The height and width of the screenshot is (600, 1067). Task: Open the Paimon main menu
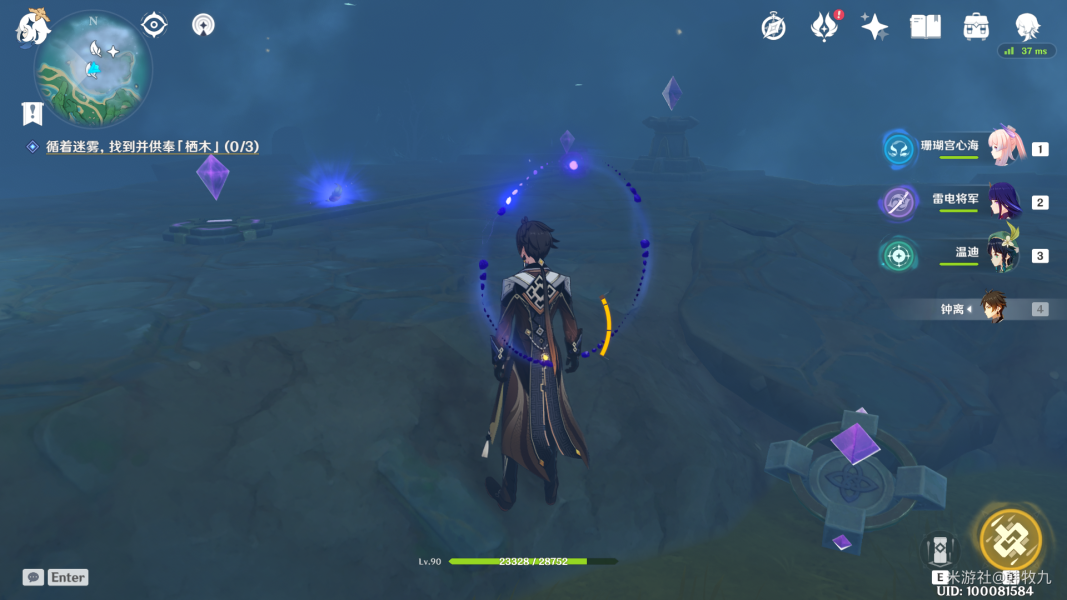point(32,26)
